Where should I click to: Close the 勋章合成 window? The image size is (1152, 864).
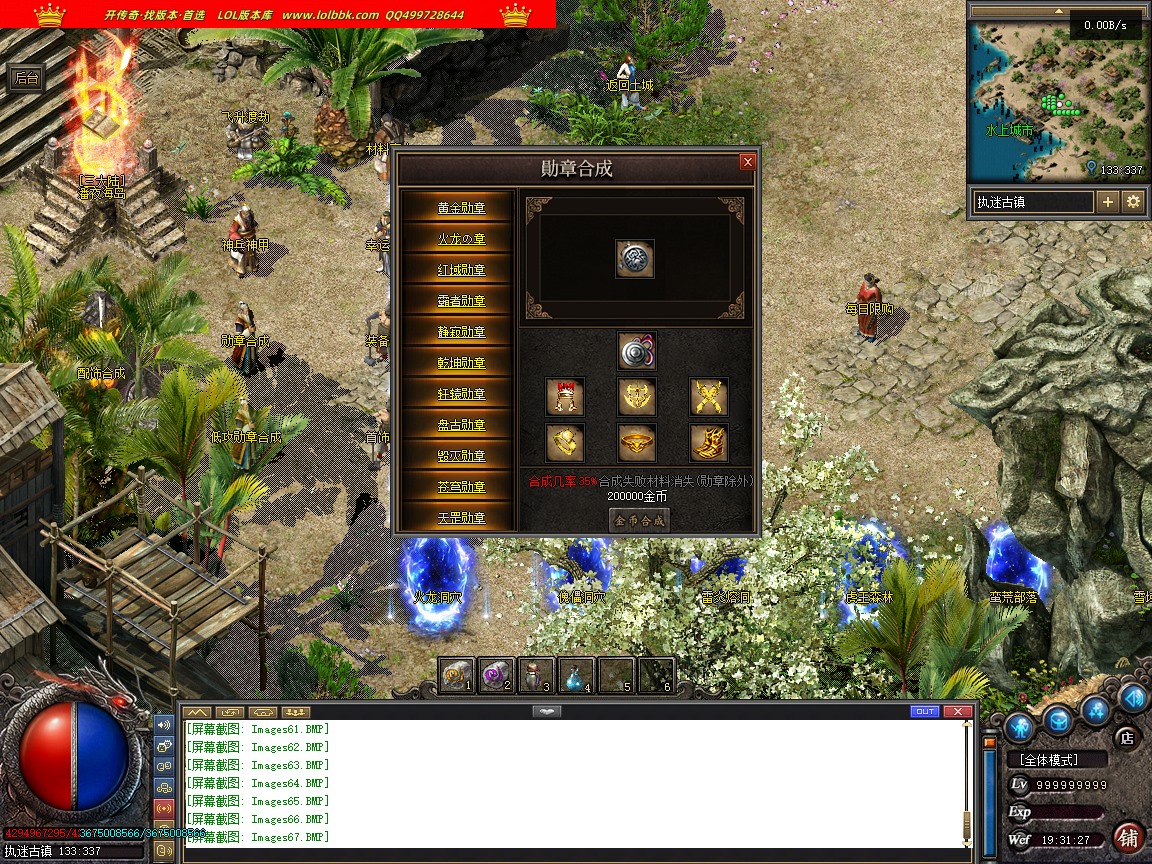point(747,163)
